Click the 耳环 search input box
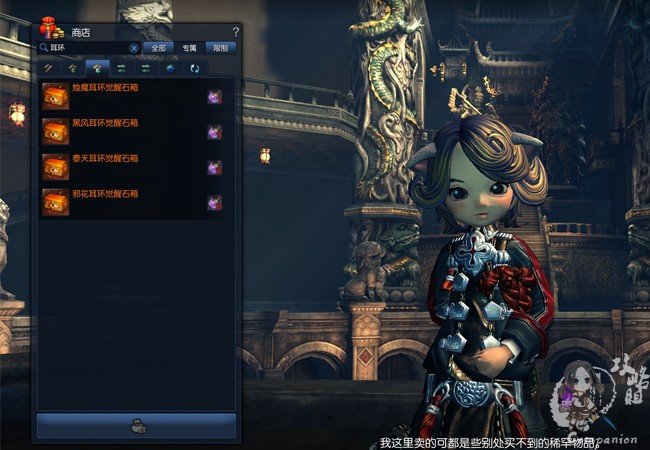650x450 pixels. click(x=85, y=47)
